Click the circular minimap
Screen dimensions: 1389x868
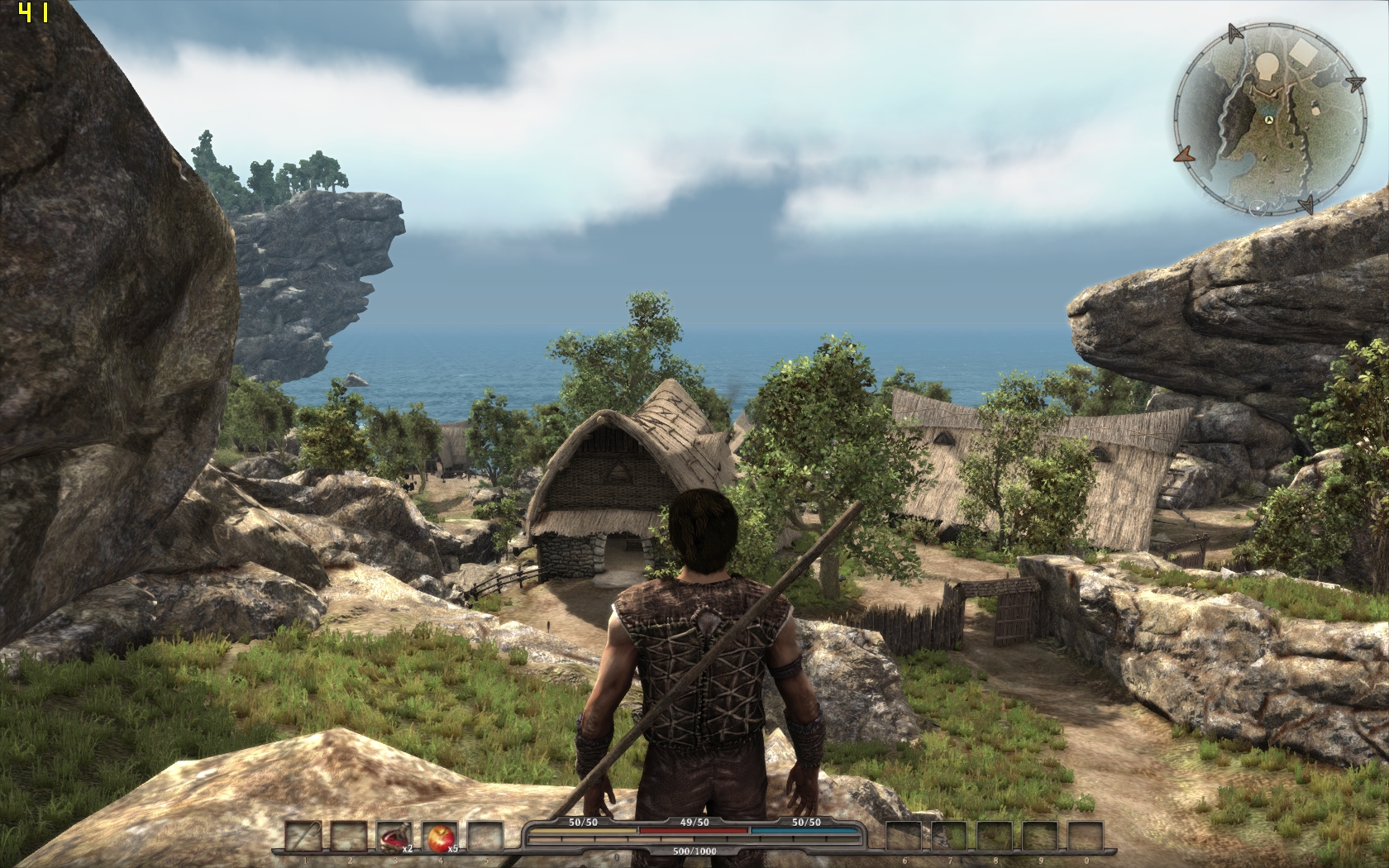[1267, 121]
